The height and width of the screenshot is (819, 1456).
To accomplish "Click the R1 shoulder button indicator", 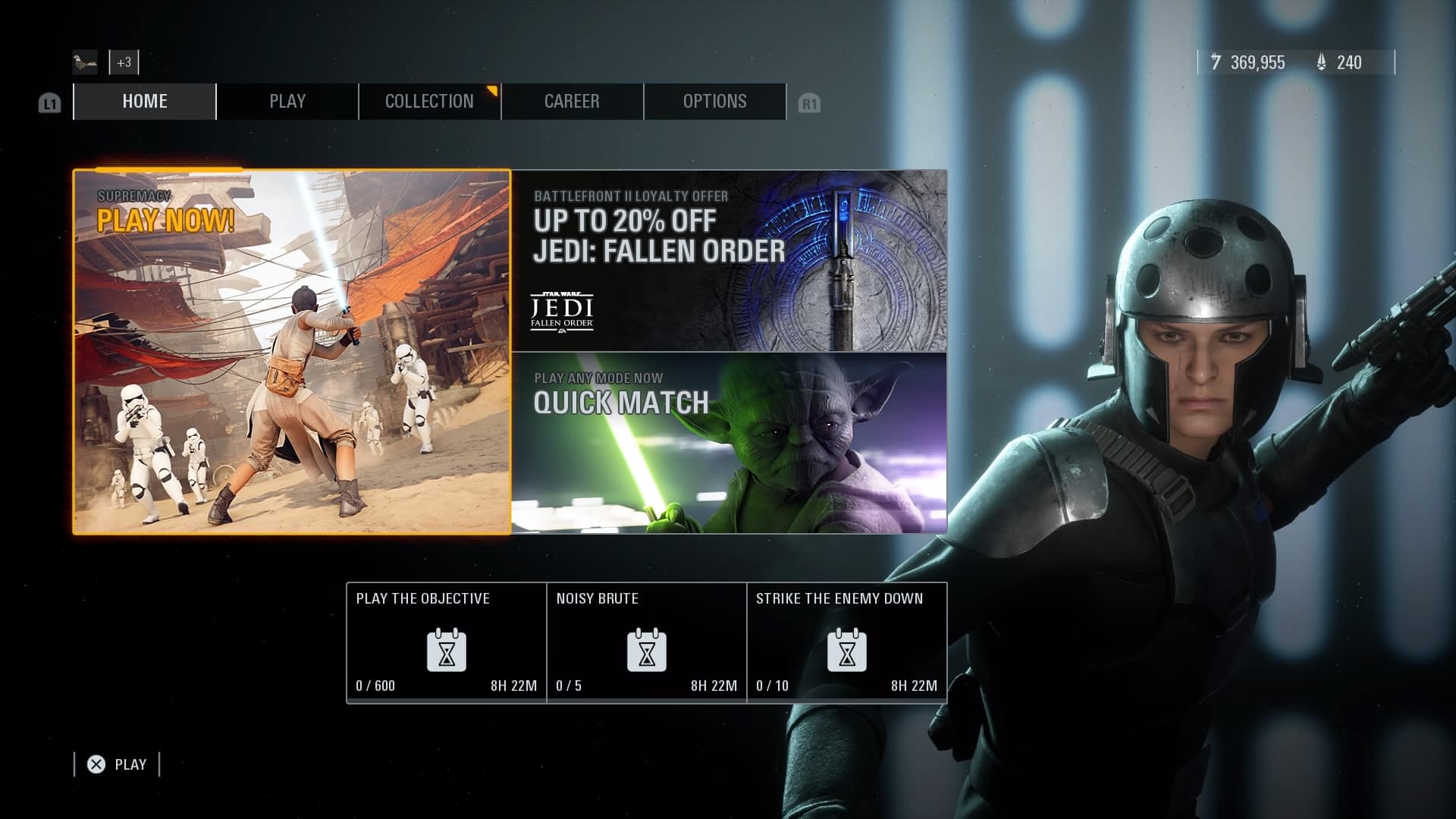I will click(810, 102).
